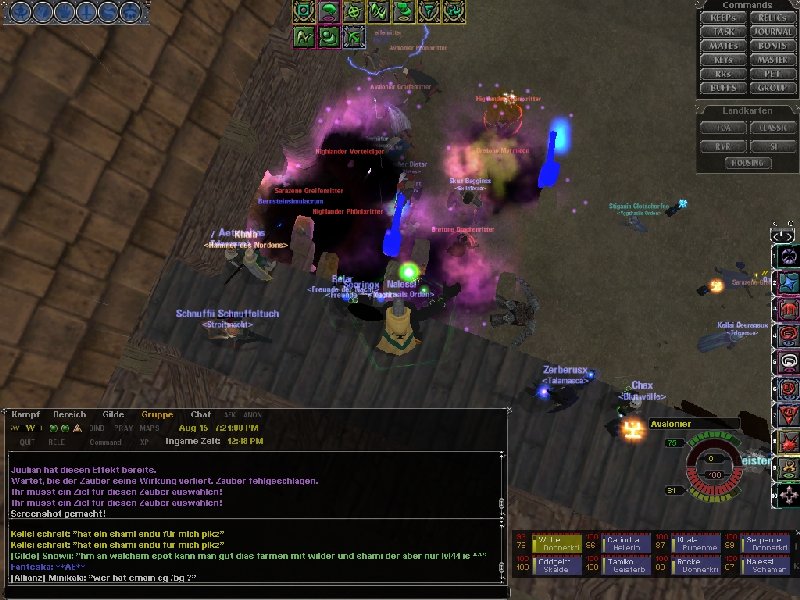800x600 pixels.
Task: Click the BUFFS command button
Action: point(723,87)
